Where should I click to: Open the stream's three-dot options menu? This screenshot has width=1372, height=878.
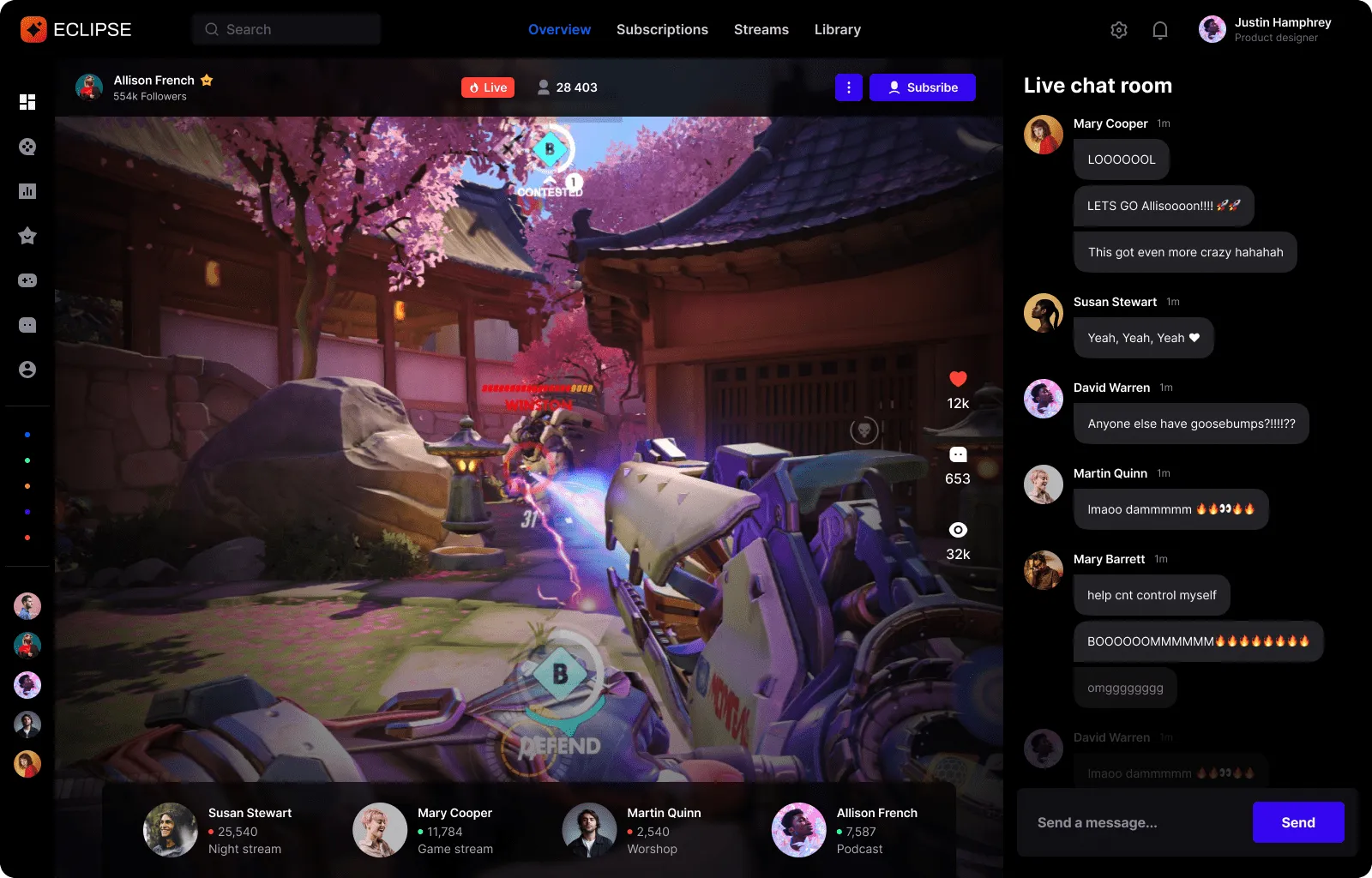coord(848,87)
